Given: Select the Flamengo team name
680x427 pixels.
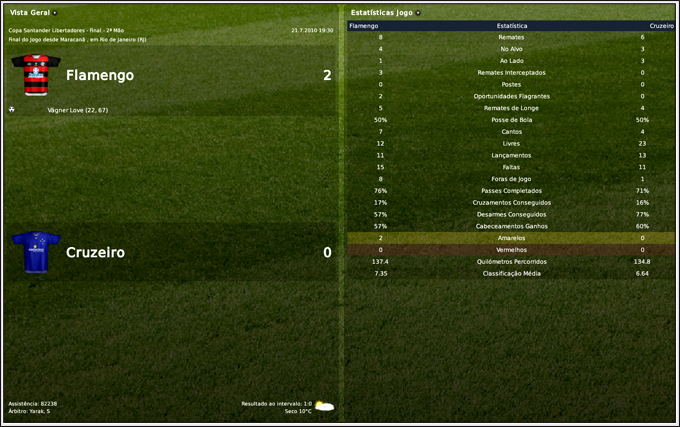Looking at the screenshot, I should pos(99,75).
